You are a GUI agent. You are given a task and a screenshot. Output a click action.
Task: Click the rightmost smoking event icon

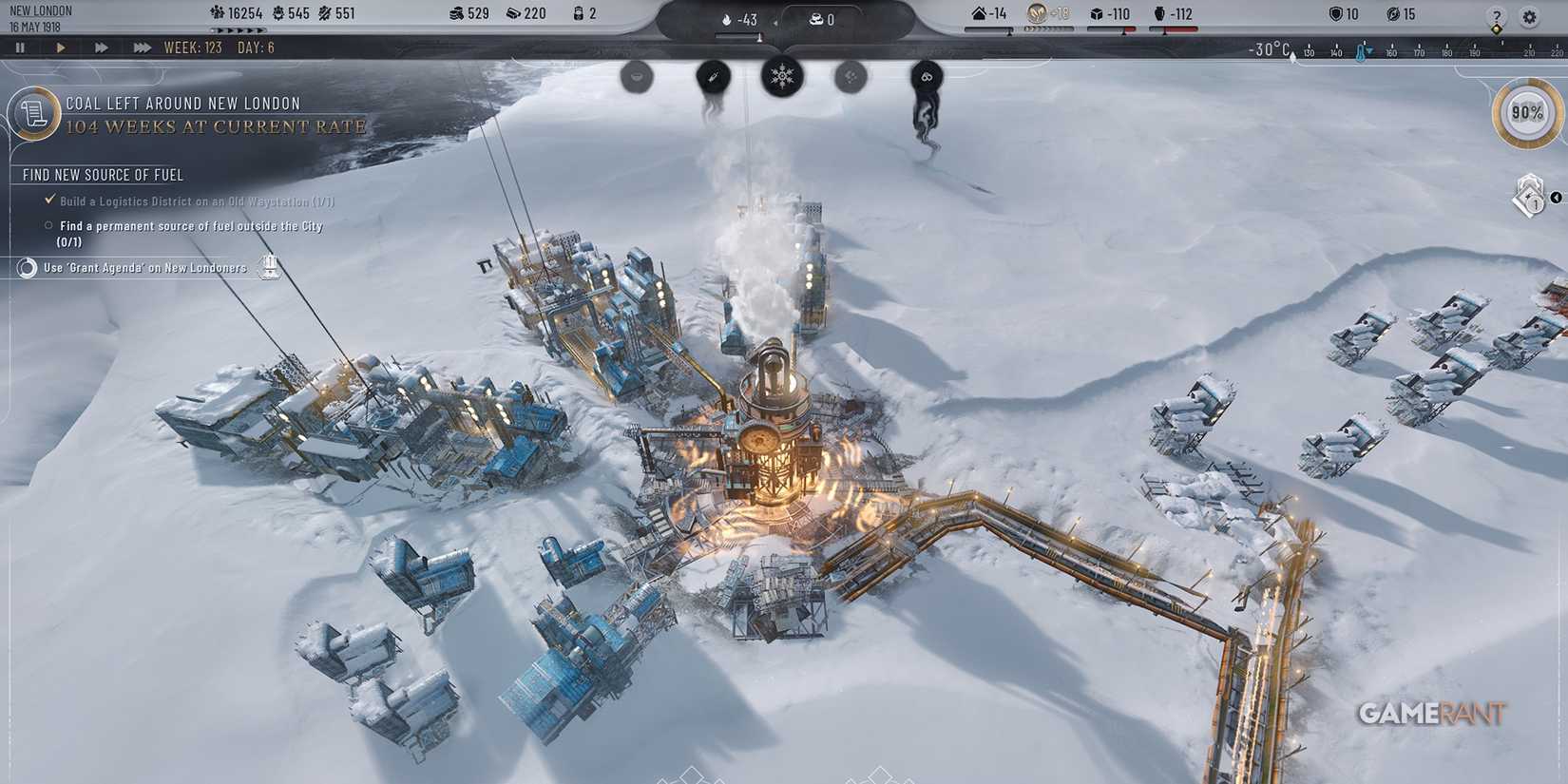point(927,74)
